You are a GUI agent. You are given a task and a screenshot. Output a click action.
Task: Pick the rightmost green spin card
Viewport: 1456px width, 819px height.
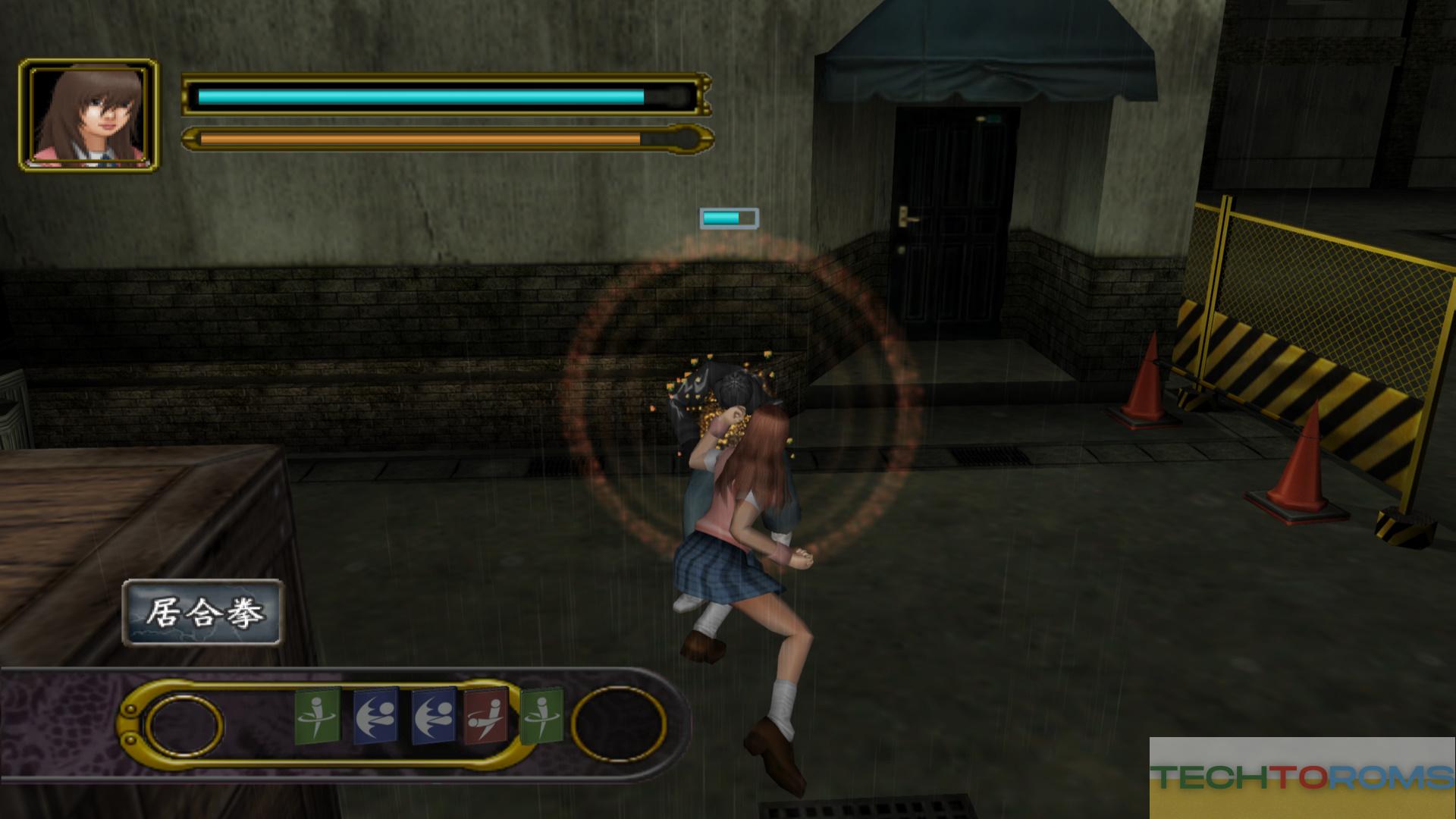click(x=541, y=715)
